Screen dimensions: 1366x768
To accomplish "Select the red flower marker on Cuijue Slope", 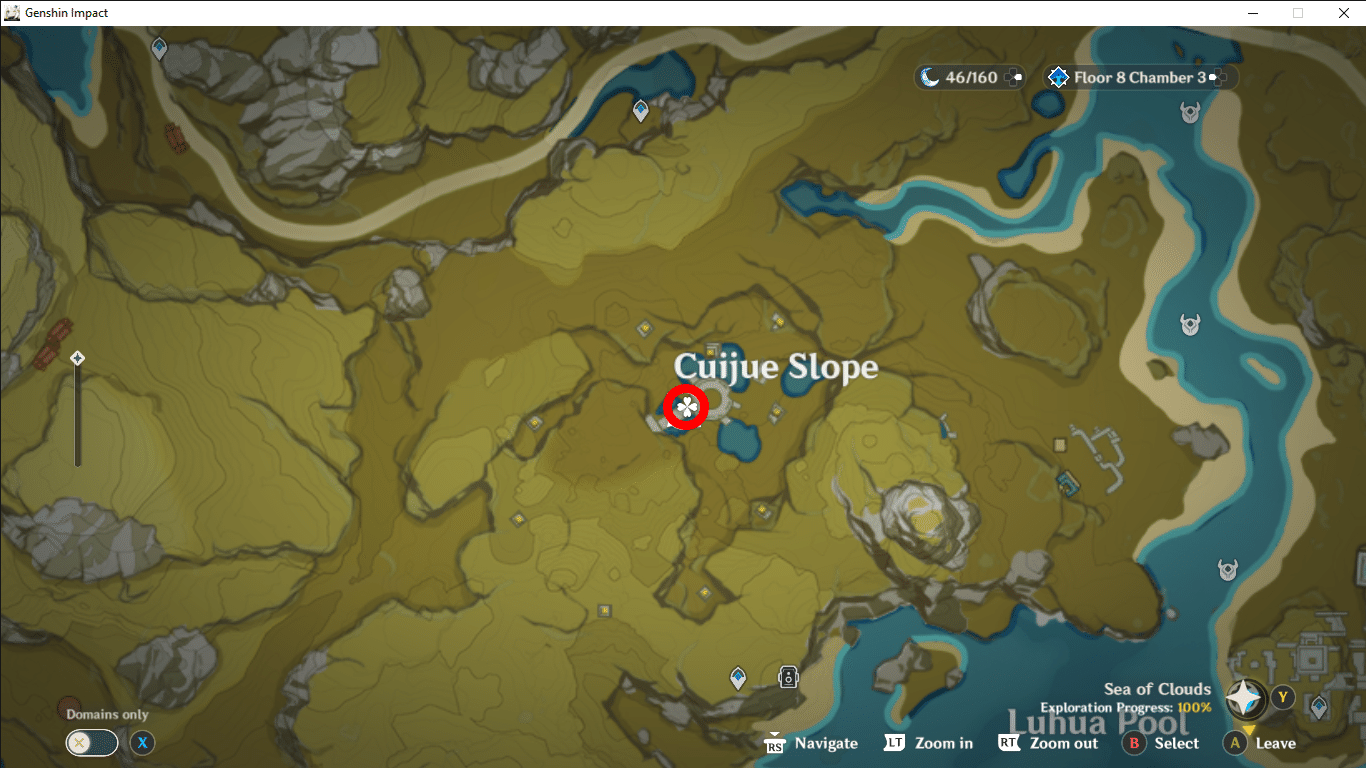I will point(685,407).
